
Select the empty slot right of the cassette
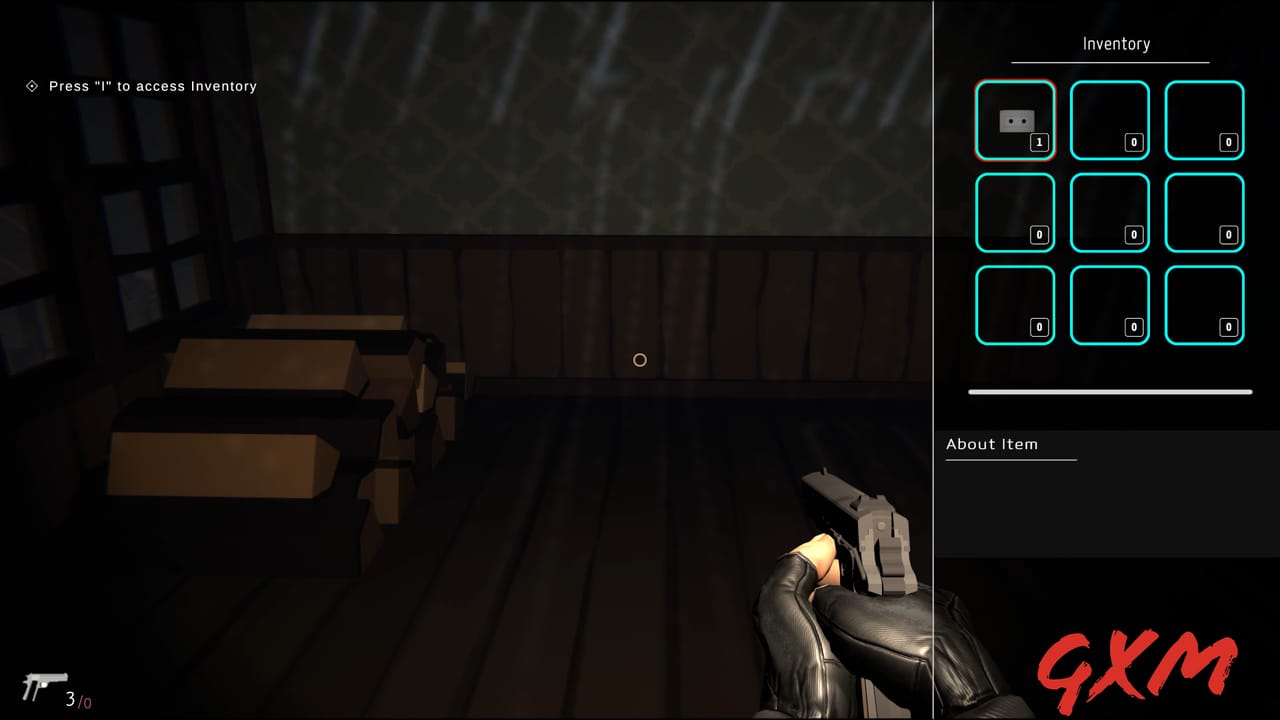coord(1110,120)
